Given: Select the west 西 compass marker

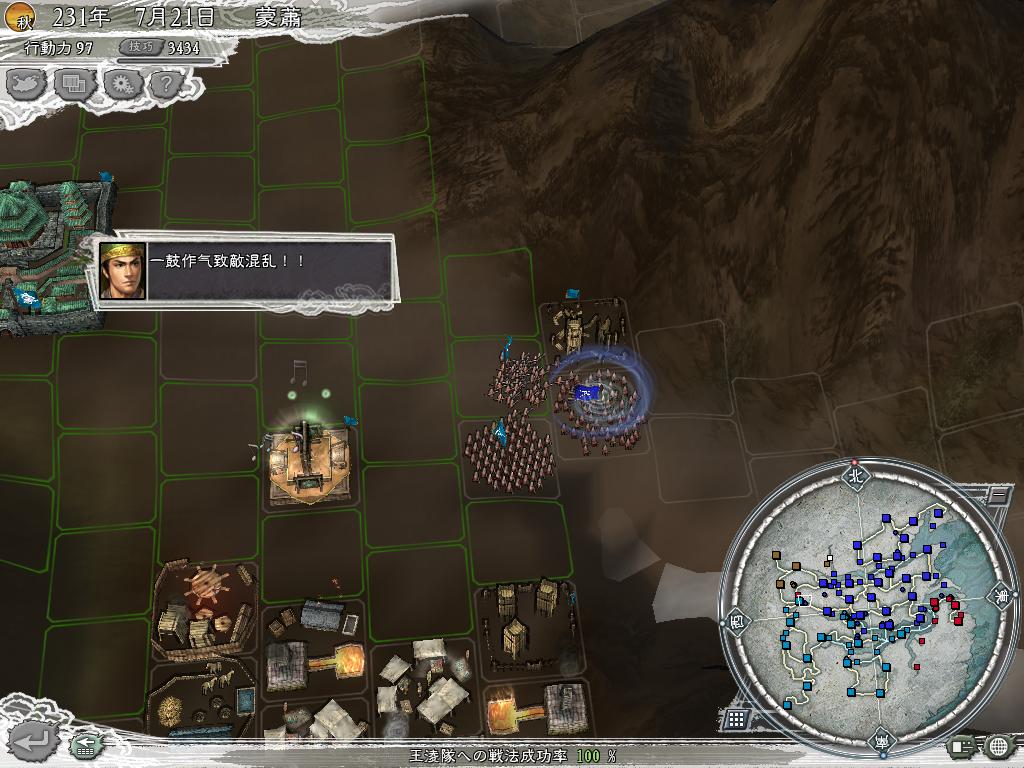Looking at the screenshot, I should point(736,619).
